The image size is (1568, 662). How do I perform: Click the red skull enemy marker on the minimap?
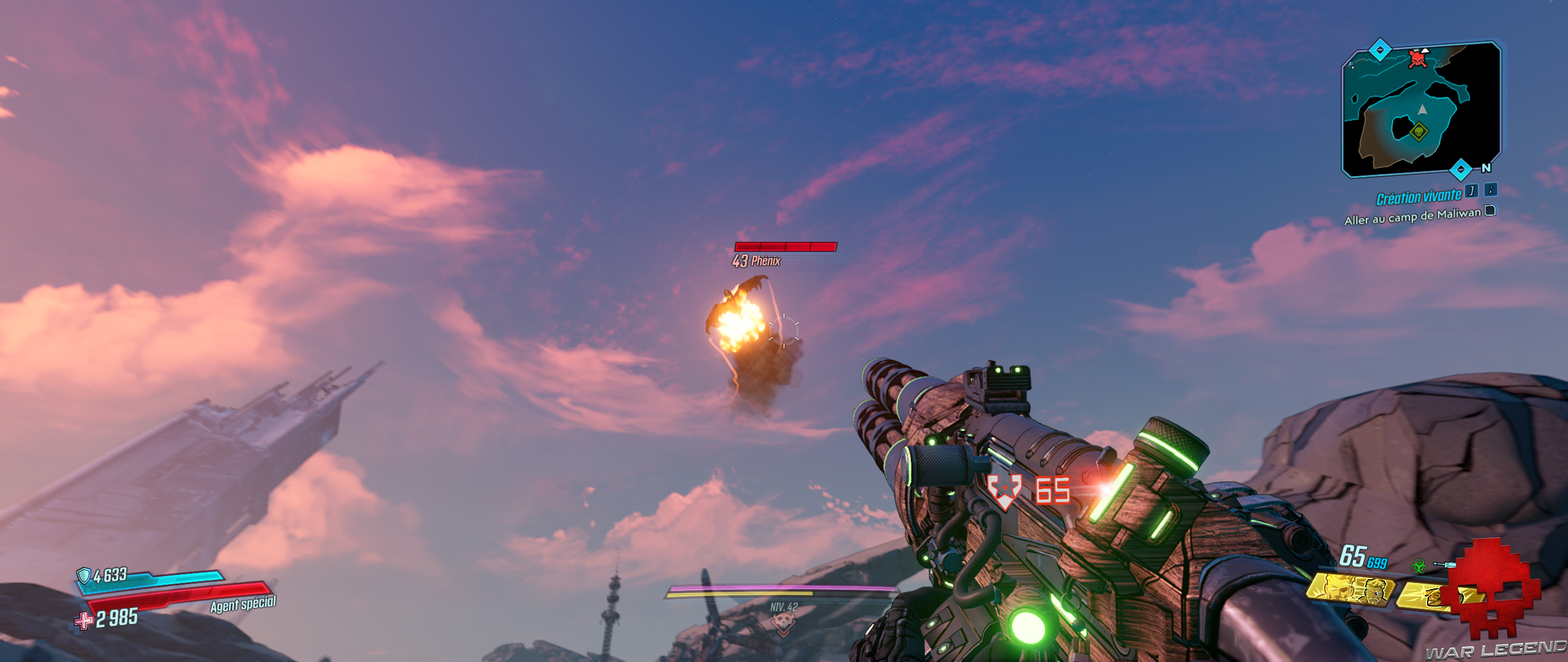1418,58
